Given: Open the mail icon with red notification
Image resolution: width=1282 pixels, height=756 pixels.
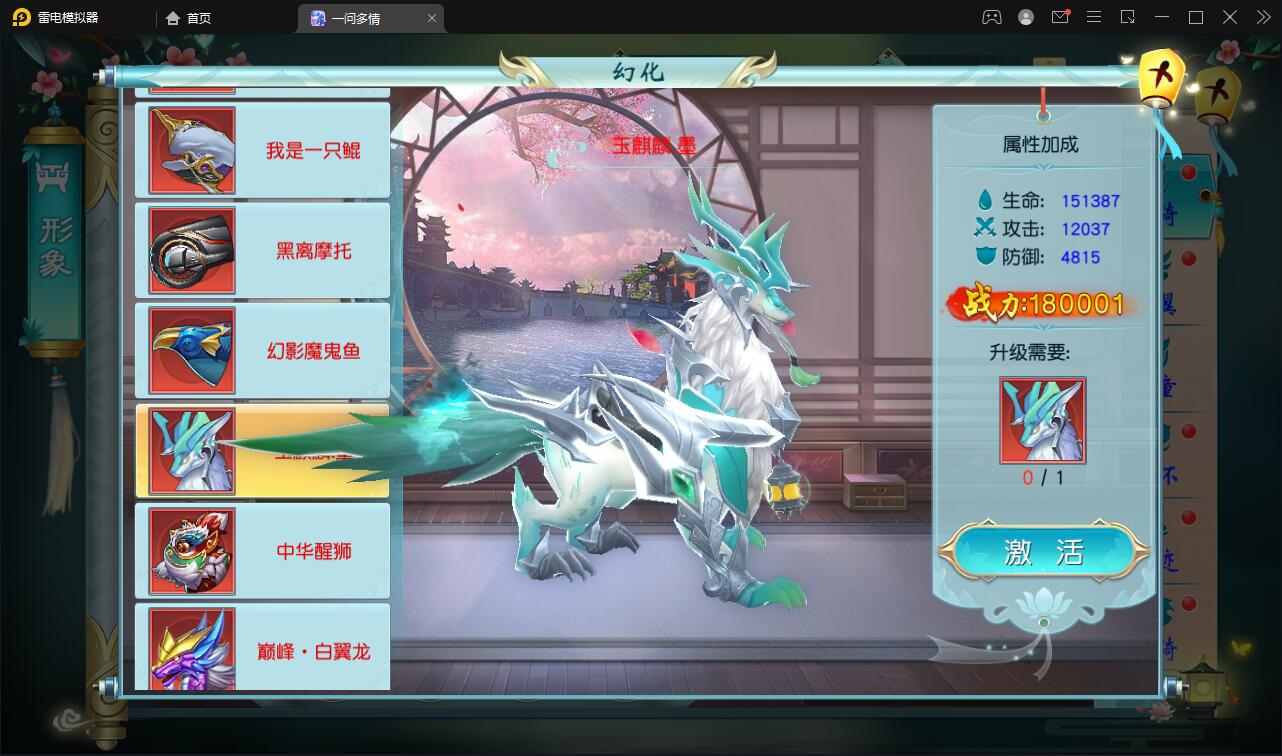Looking at the screenshot, I should click(x=1060, y=17).
